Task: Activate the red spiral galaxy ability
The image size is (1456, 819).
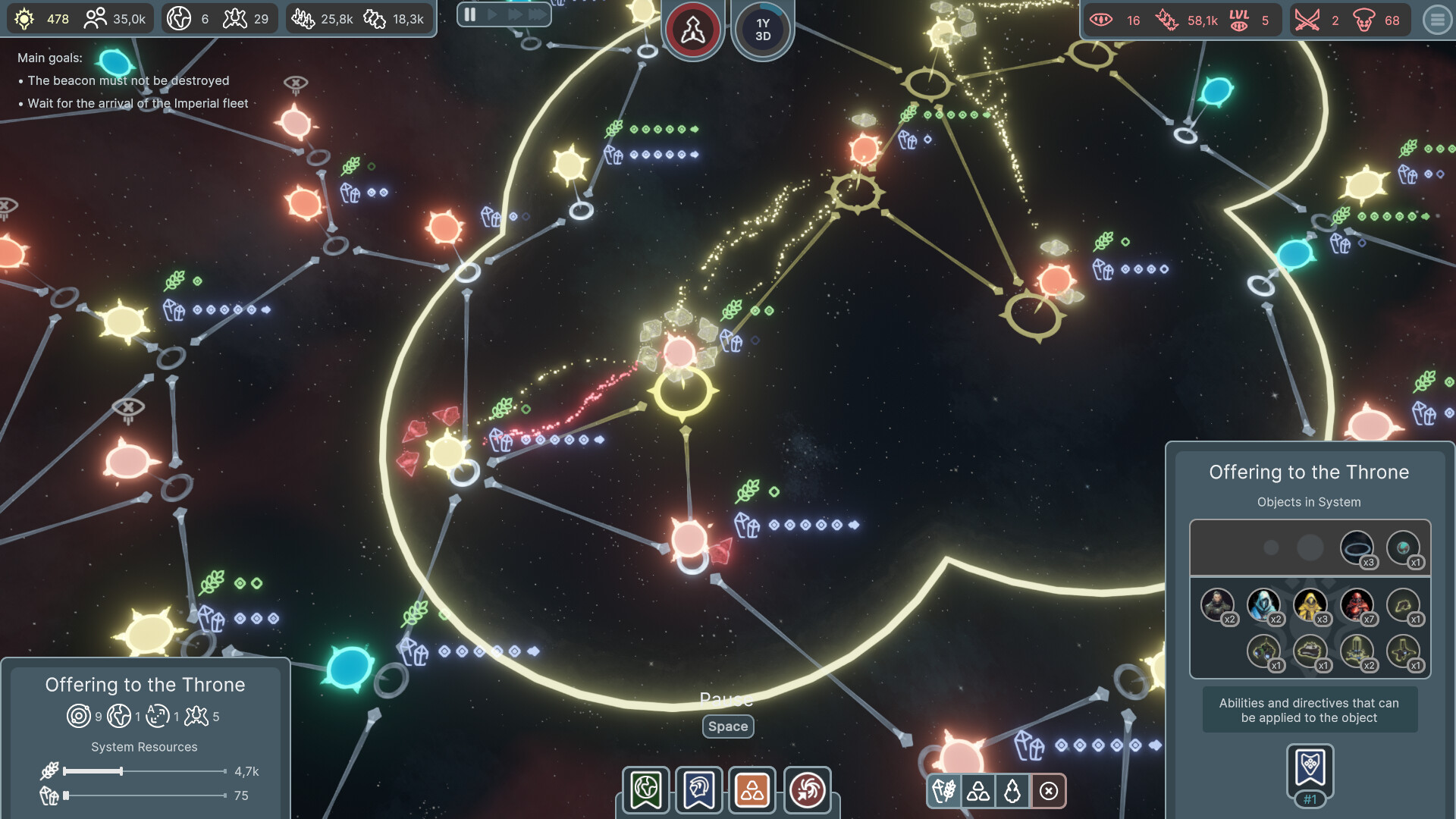Action: tap(807, 790)
